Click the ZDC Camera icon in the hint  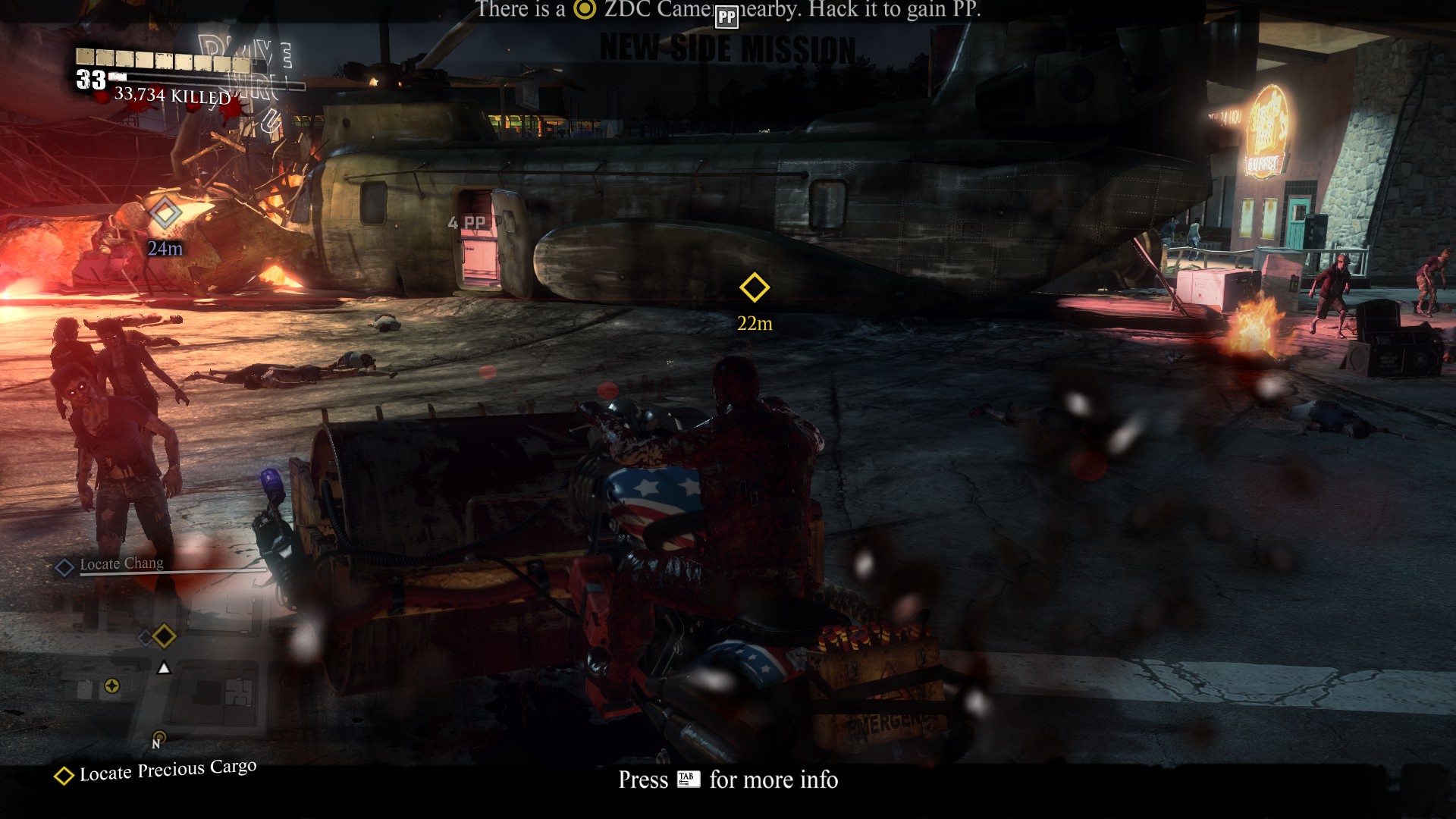585,9
